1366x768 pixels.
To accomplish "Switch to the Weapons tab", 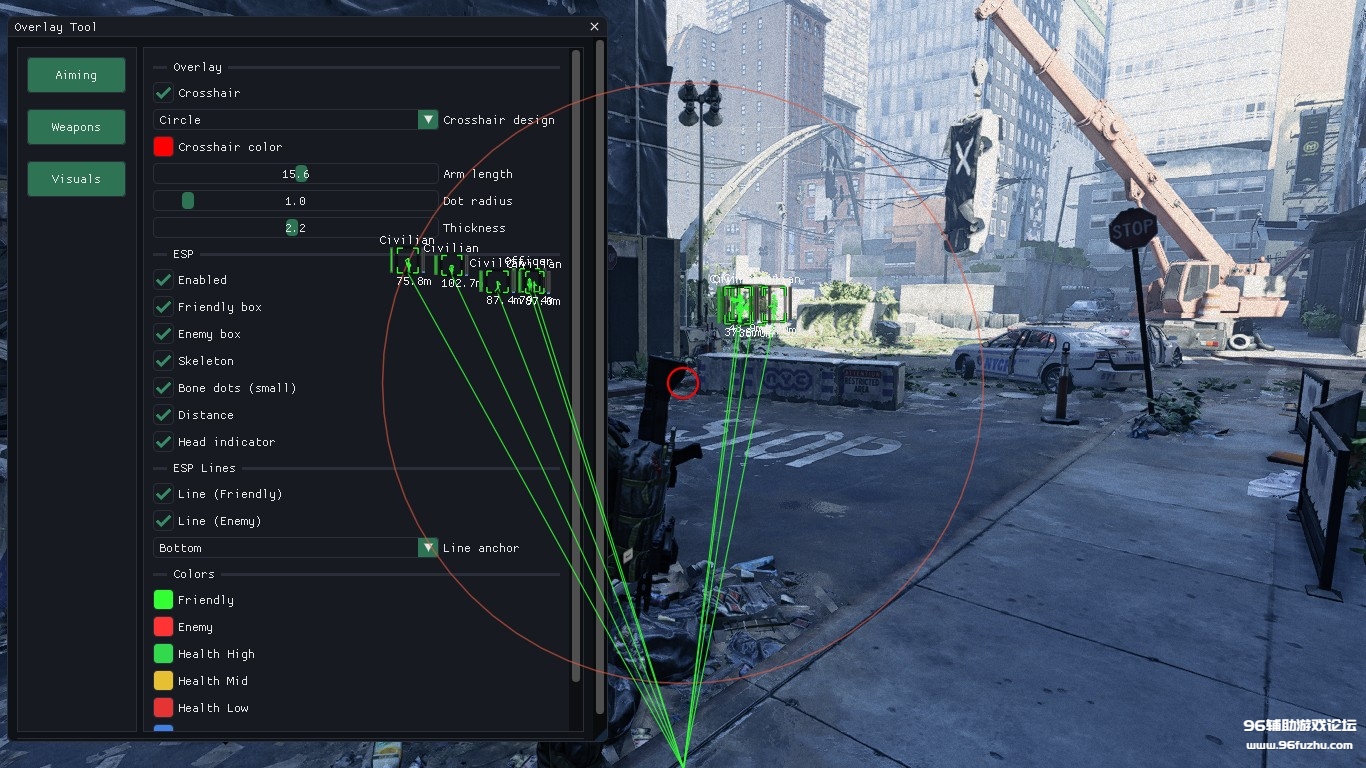I will [76, 127].
